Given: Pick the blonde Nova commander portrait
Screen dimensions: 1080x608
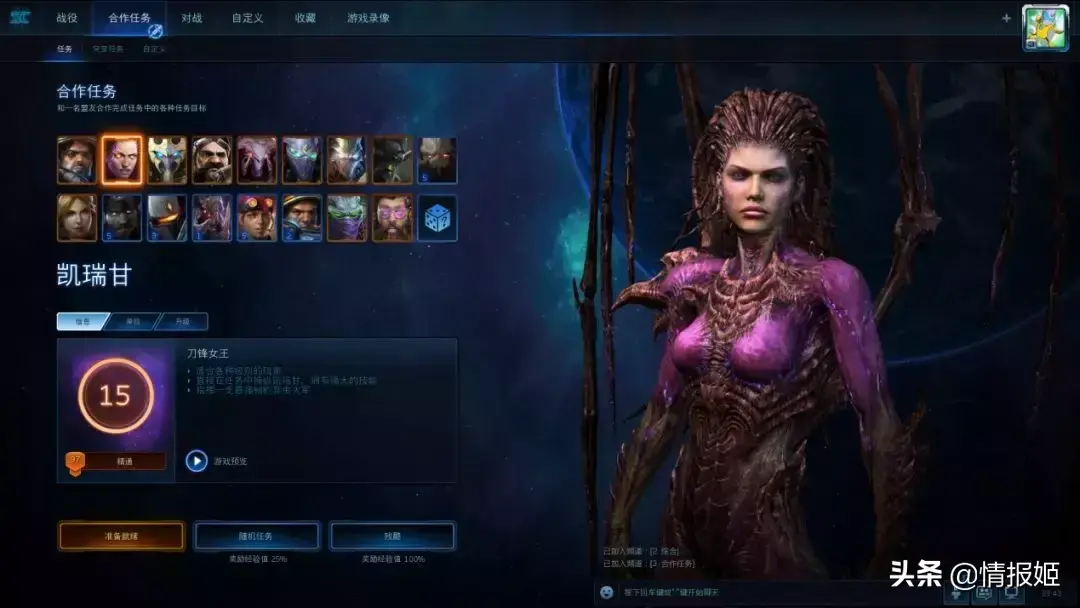Looking at the screenshot, I should click(77, 217).
